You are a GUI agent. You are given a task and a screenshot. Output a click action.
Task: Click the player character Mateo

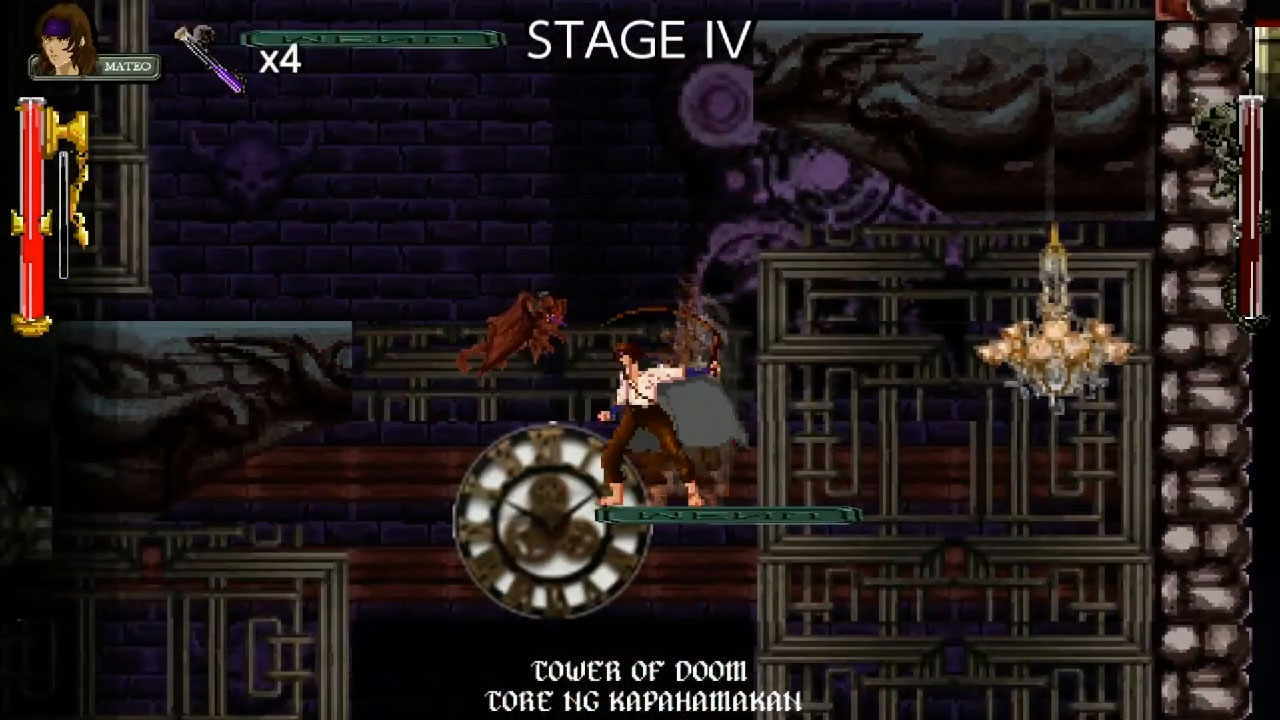coord(648,420)
